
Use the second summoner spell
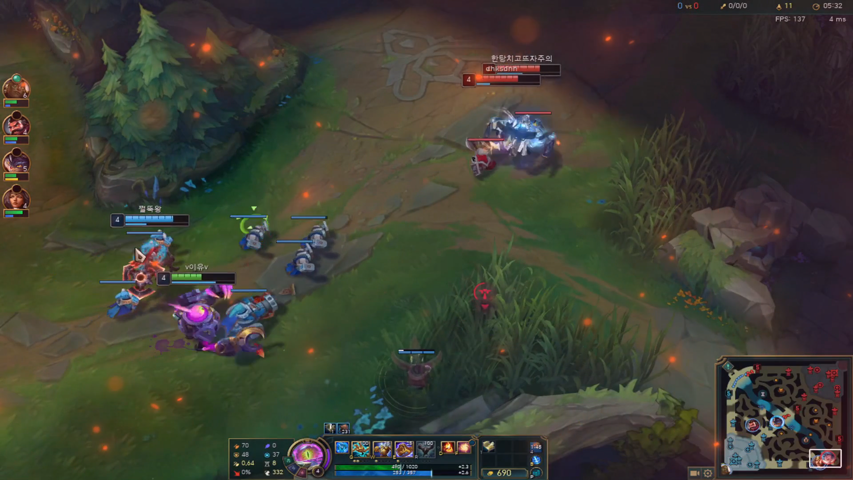464,448
